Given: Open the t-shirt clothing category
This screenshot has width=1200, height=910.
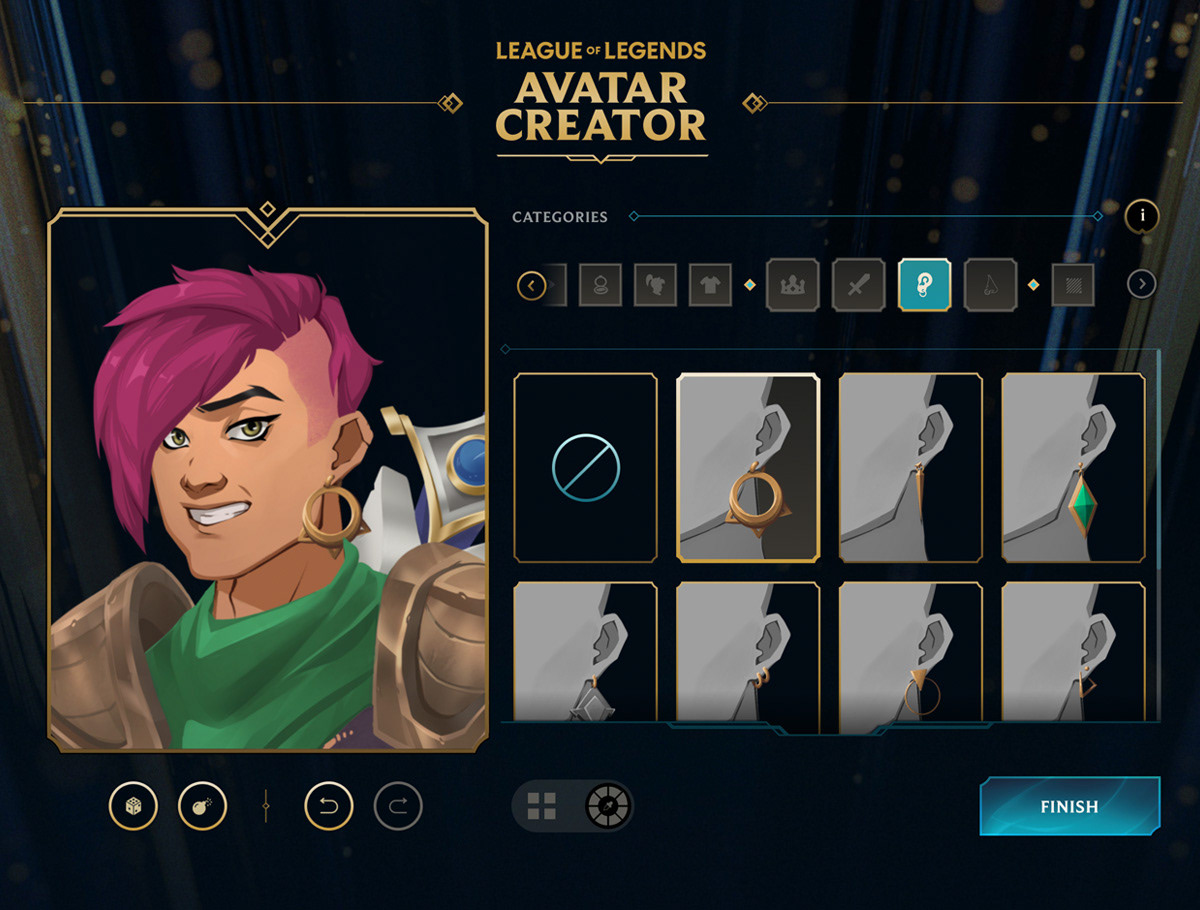Looking at the screenshot, I should tap(710, 286).
